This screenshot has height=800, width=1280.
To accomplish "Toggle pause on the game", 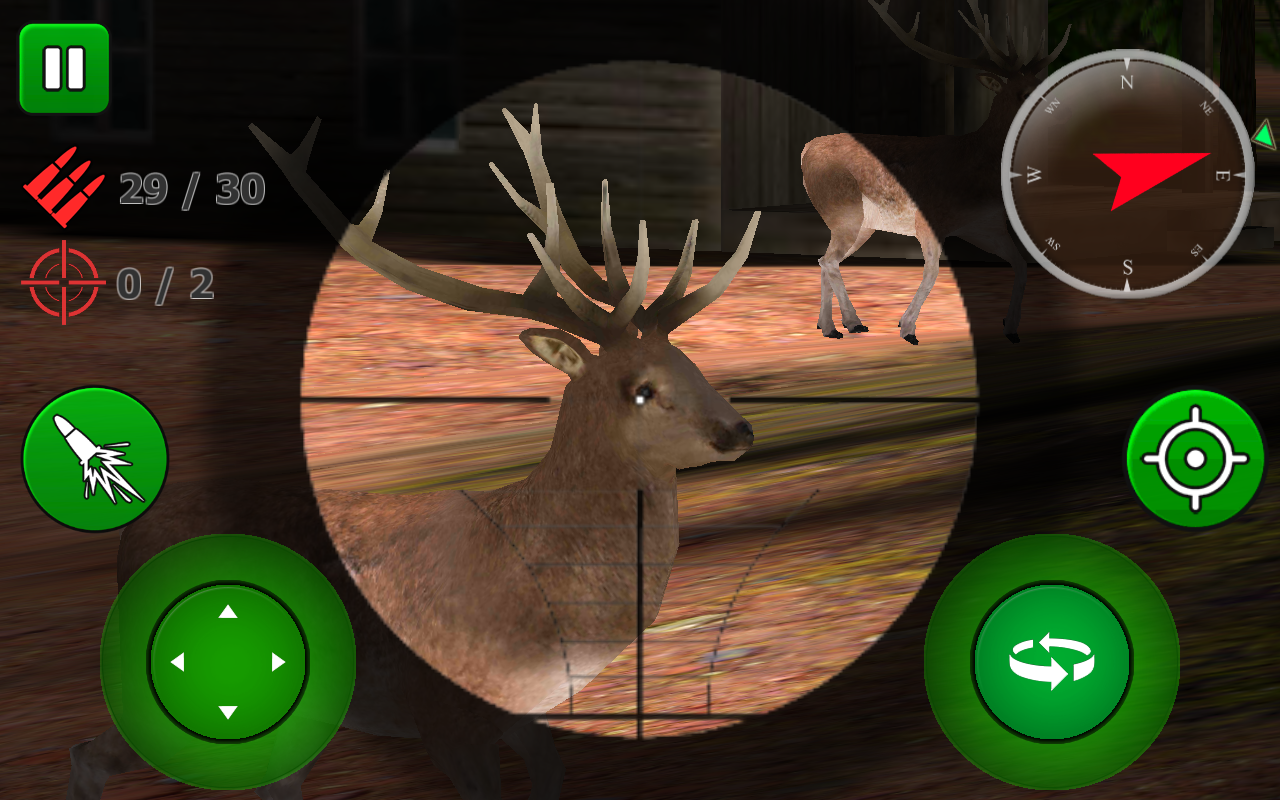I will 62,68.
